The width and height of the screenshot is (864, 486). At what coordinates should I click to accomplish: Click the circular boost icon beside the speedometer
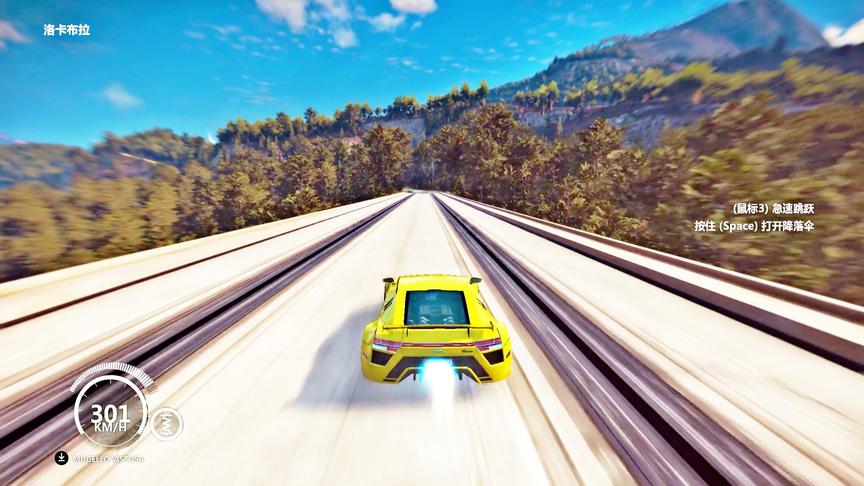coord(166,424)
